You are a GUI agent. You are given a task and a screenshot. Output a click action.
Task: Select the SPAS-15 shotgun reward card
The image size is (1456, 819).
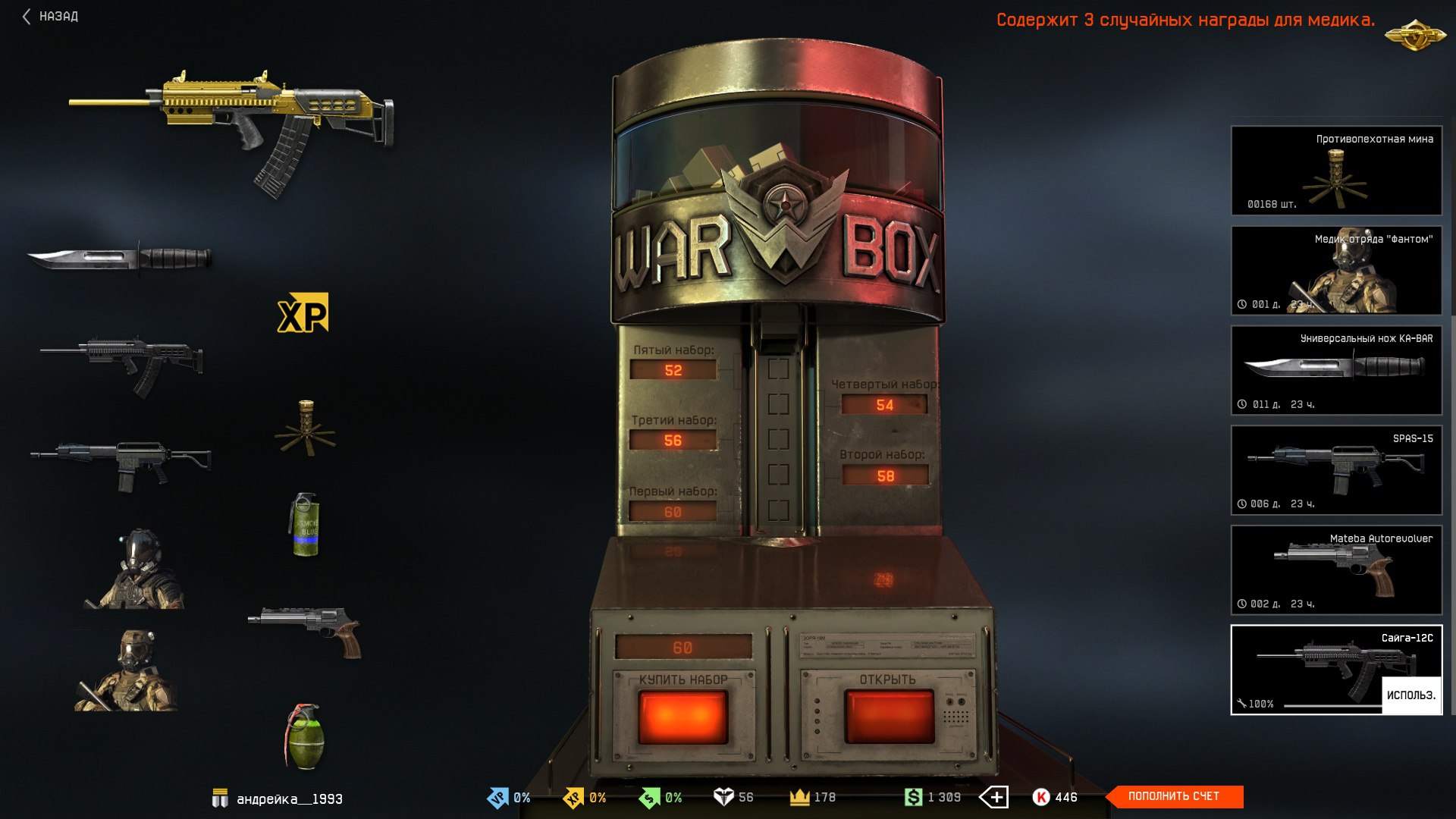[1336, 470]
